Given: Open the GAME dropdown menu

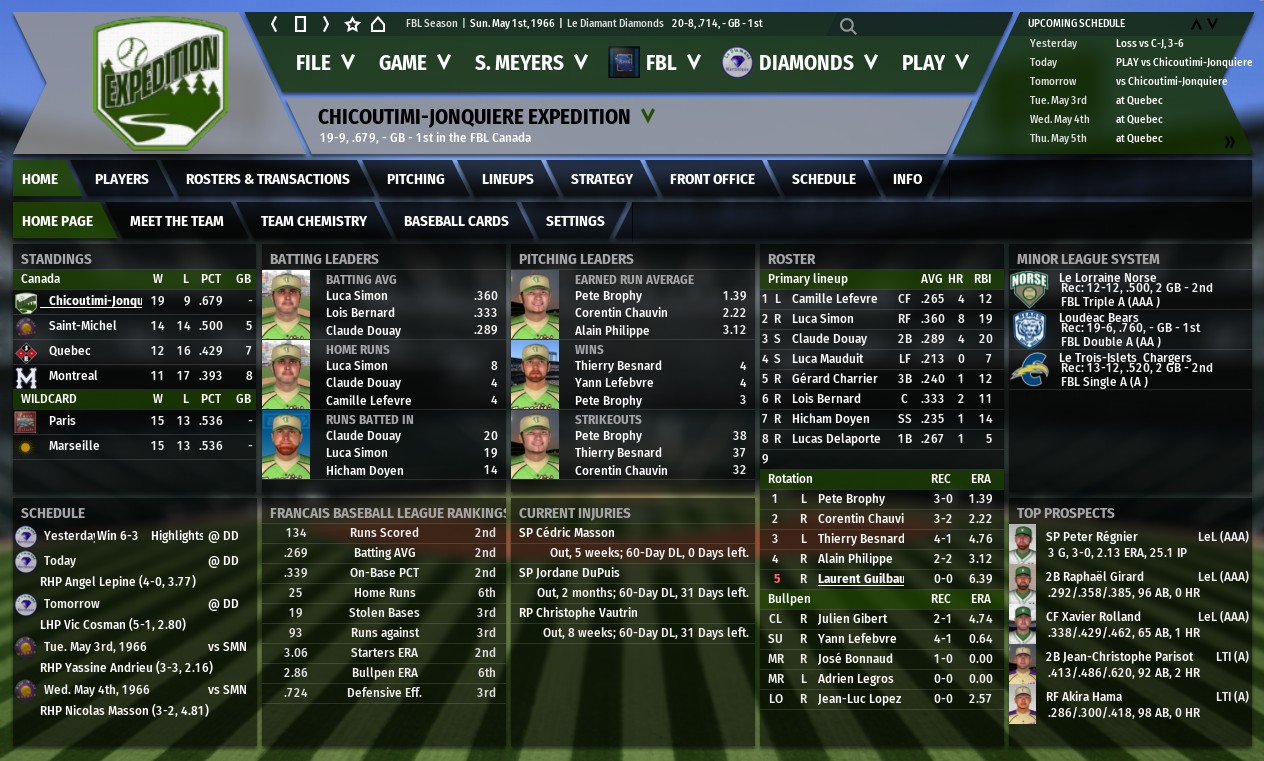Looking at the screenshot, I should (414, 63).
